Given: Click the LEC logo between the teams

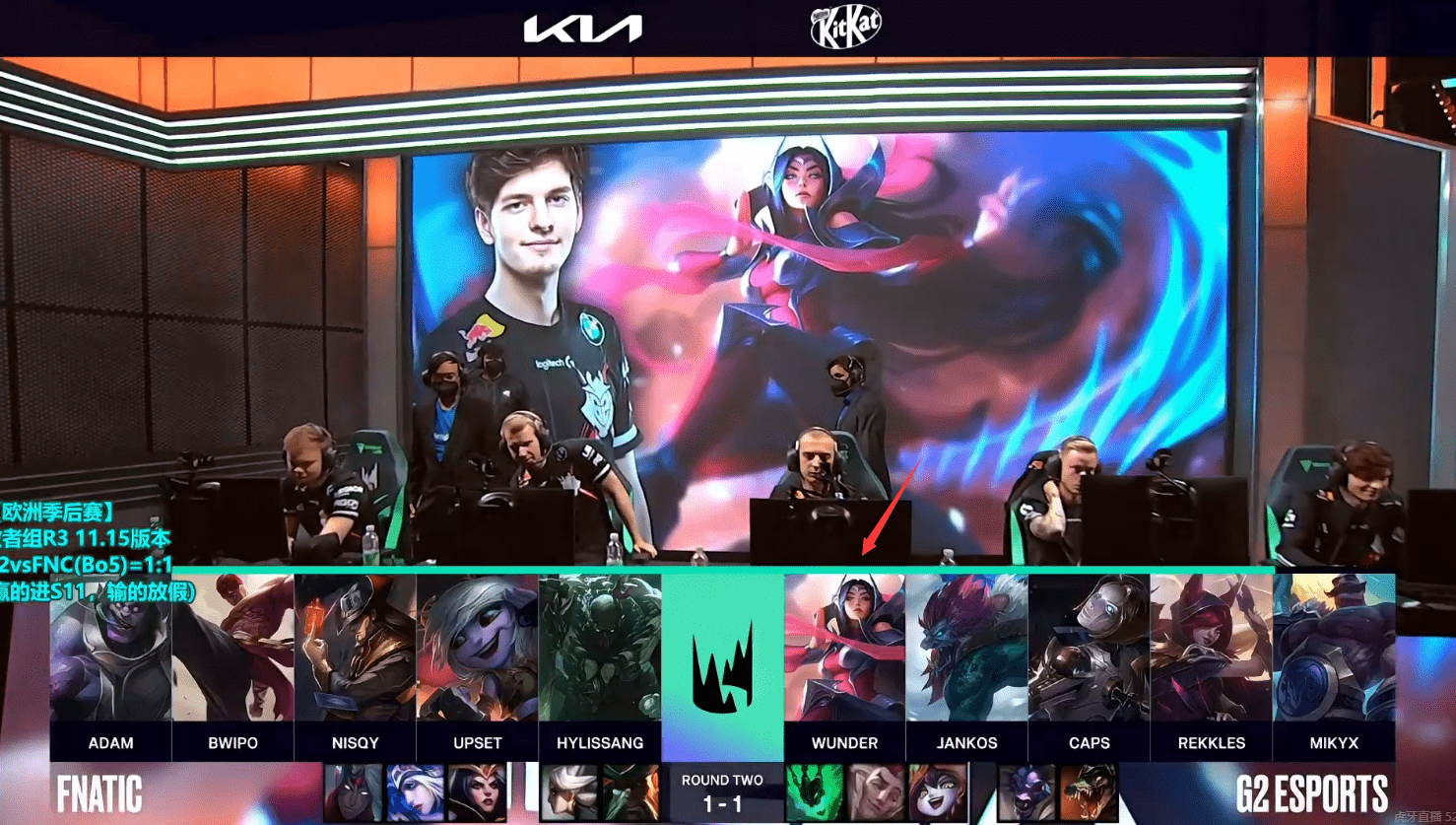Looking at the screenshot, I should pyautogui.click(x=722, y=667).
